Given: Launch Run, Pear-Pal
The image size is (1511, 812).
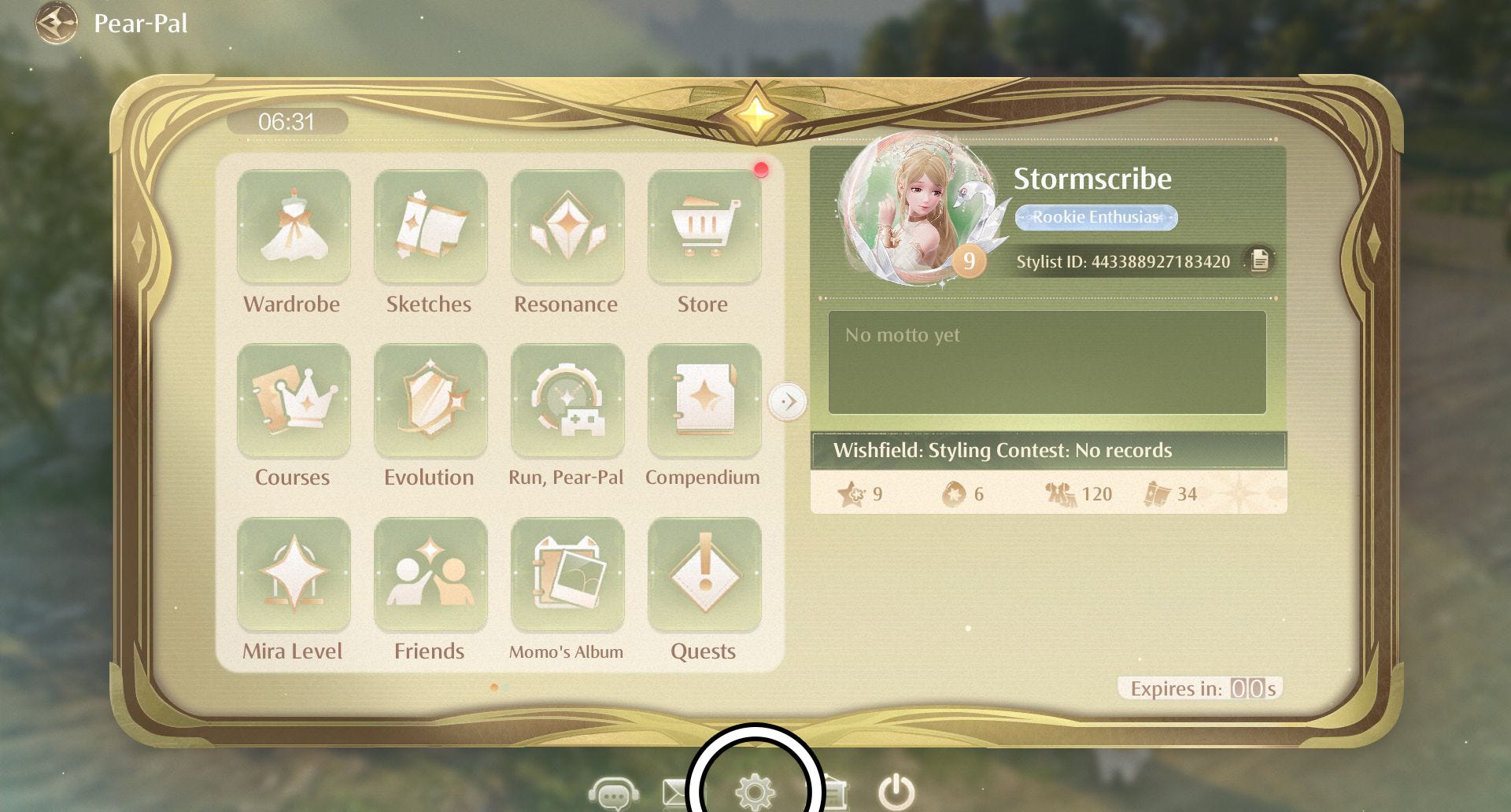Looking at the screenshot, I should point(567,400).
